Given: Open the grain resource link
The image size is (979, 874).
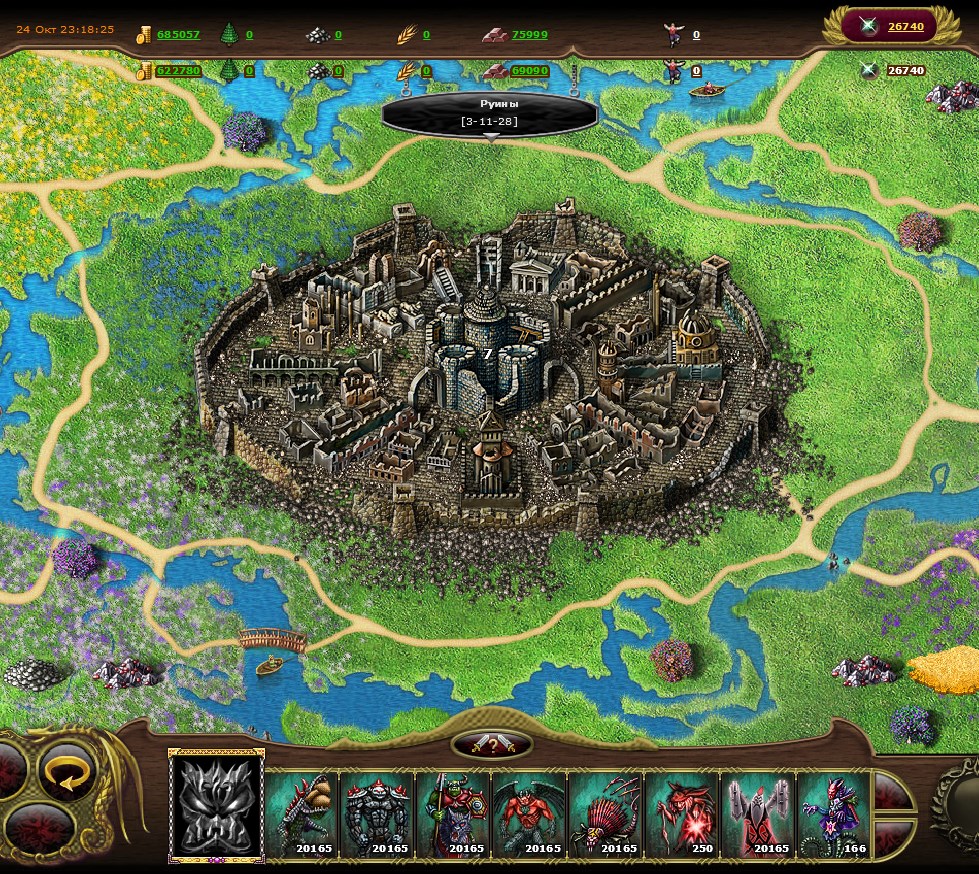Looking at the screenshot, I should 426,34.
